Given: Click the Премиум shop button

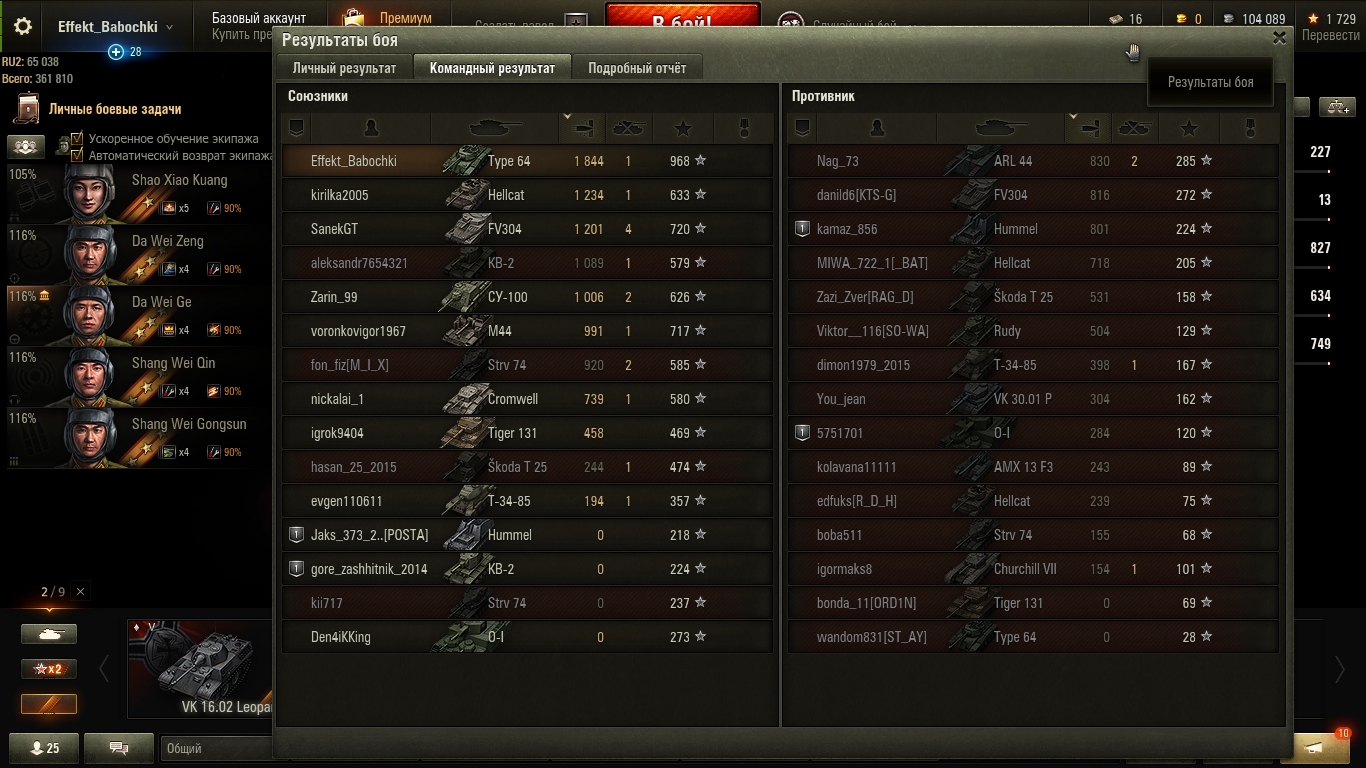Looking at the screenshot, I should click(388, 19).
